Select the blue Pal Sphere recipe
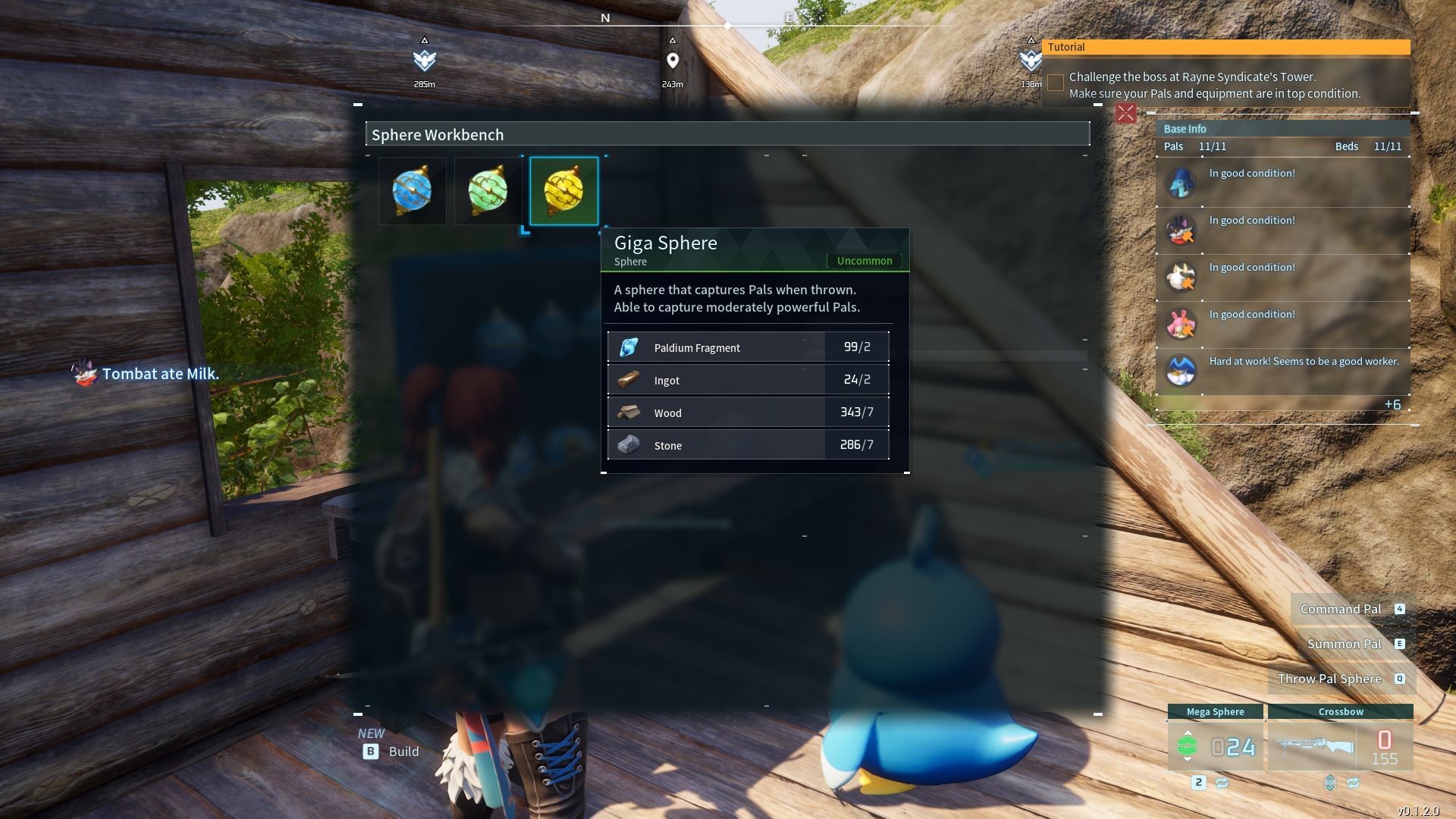The height and width of the screenshot is (819, 1456). coord(413,190)
